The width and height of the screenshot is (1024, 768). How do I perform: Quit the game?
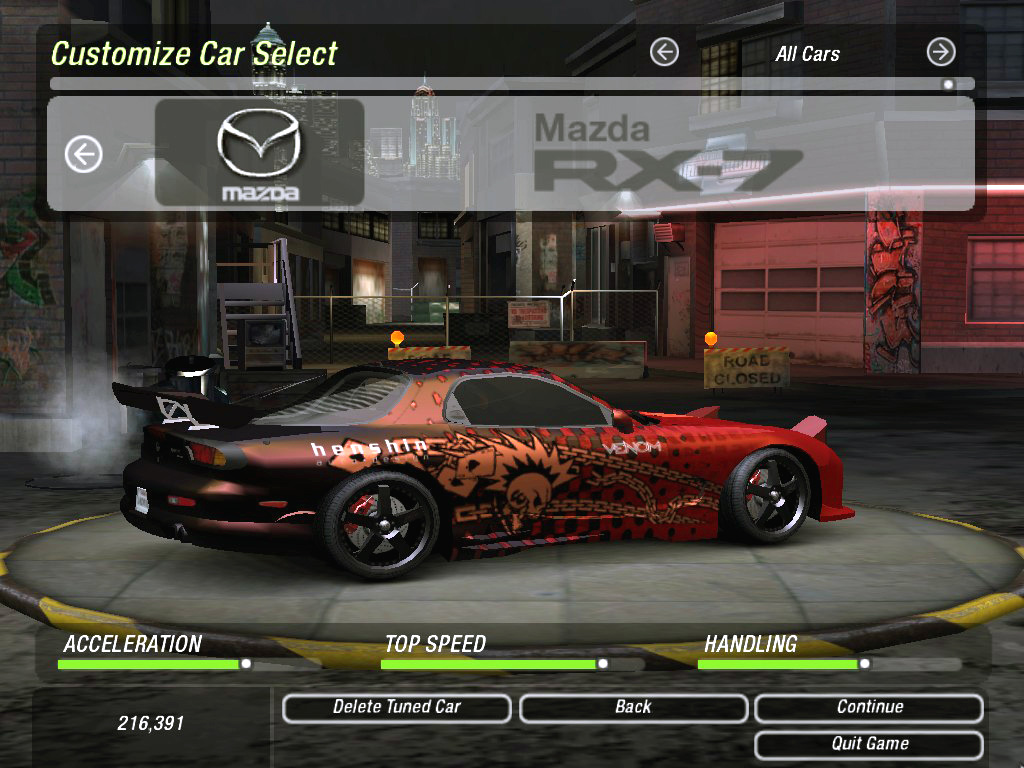(x=869, y=745)
